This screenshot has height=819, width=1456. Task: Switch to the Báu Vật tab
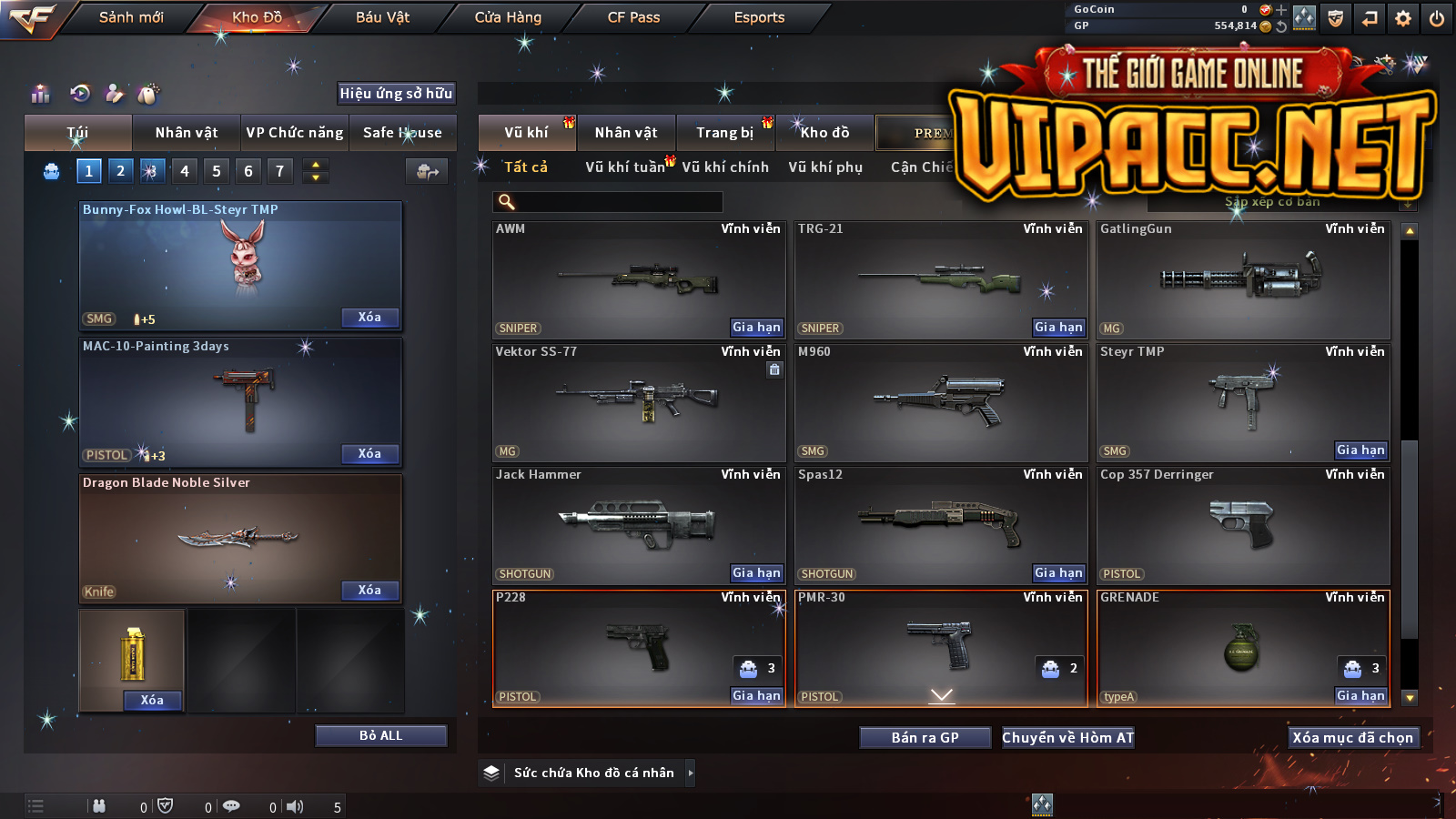tap(382, 17)
